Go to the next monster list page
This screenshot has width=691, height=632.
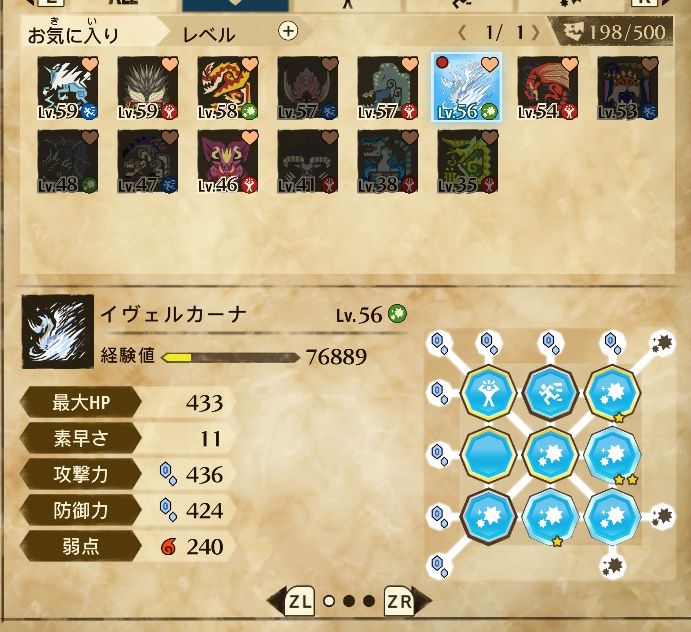pos(536,32)
